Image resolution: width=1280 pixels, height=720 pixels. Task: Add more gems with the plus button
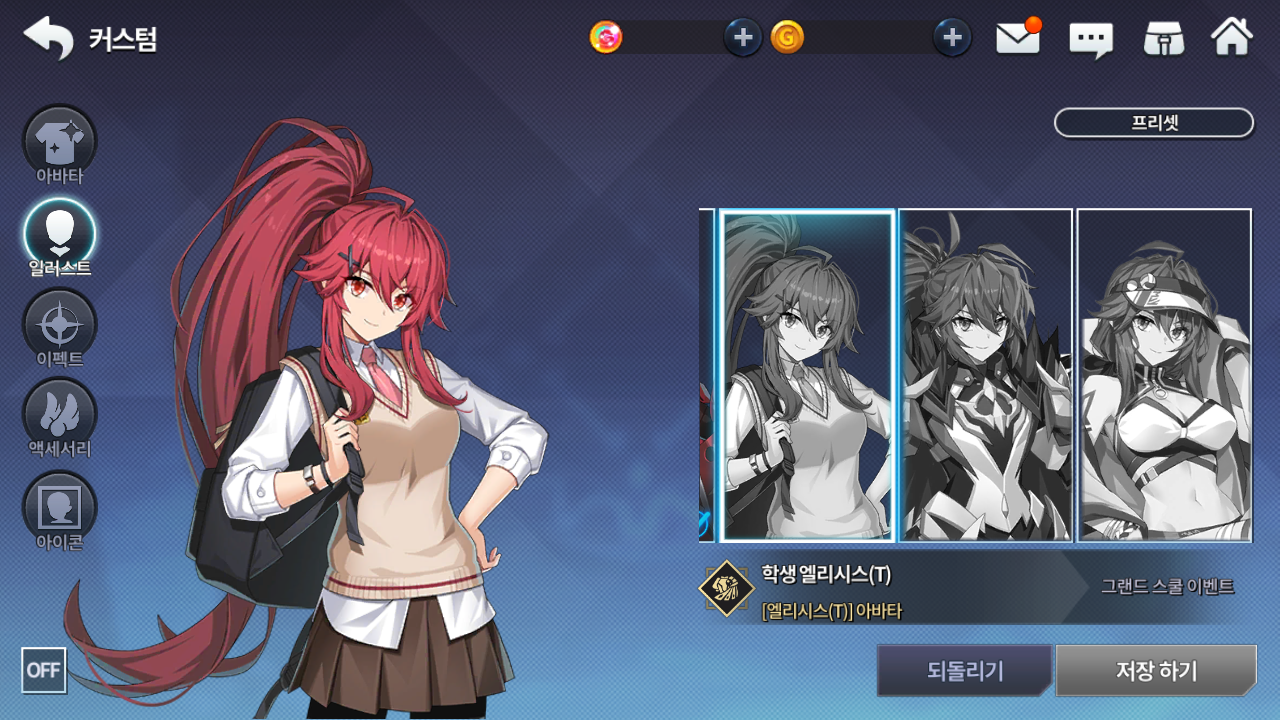(x=742, y=38)
